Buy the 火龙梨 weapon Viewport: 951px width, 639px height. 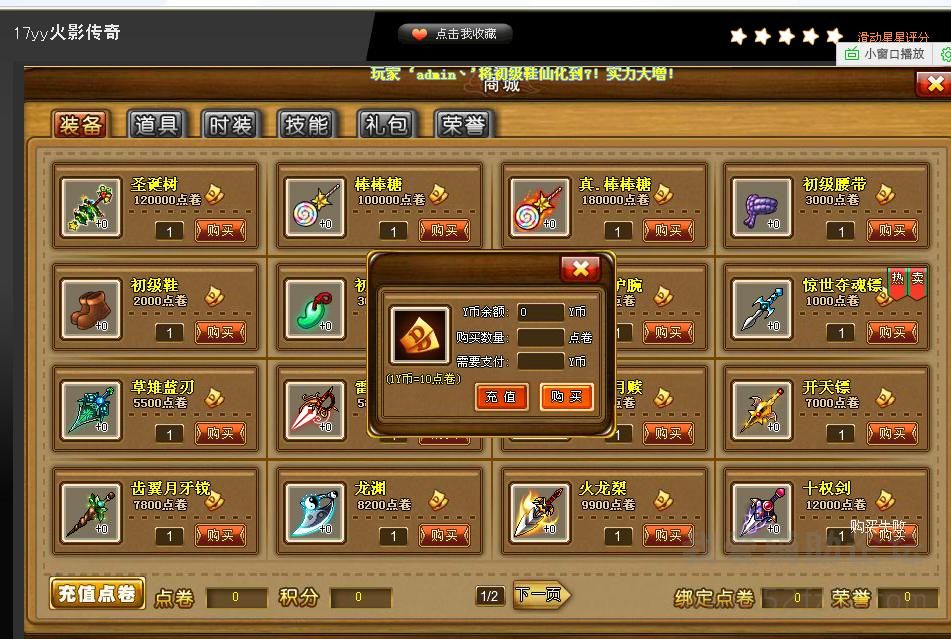(668, 536)
